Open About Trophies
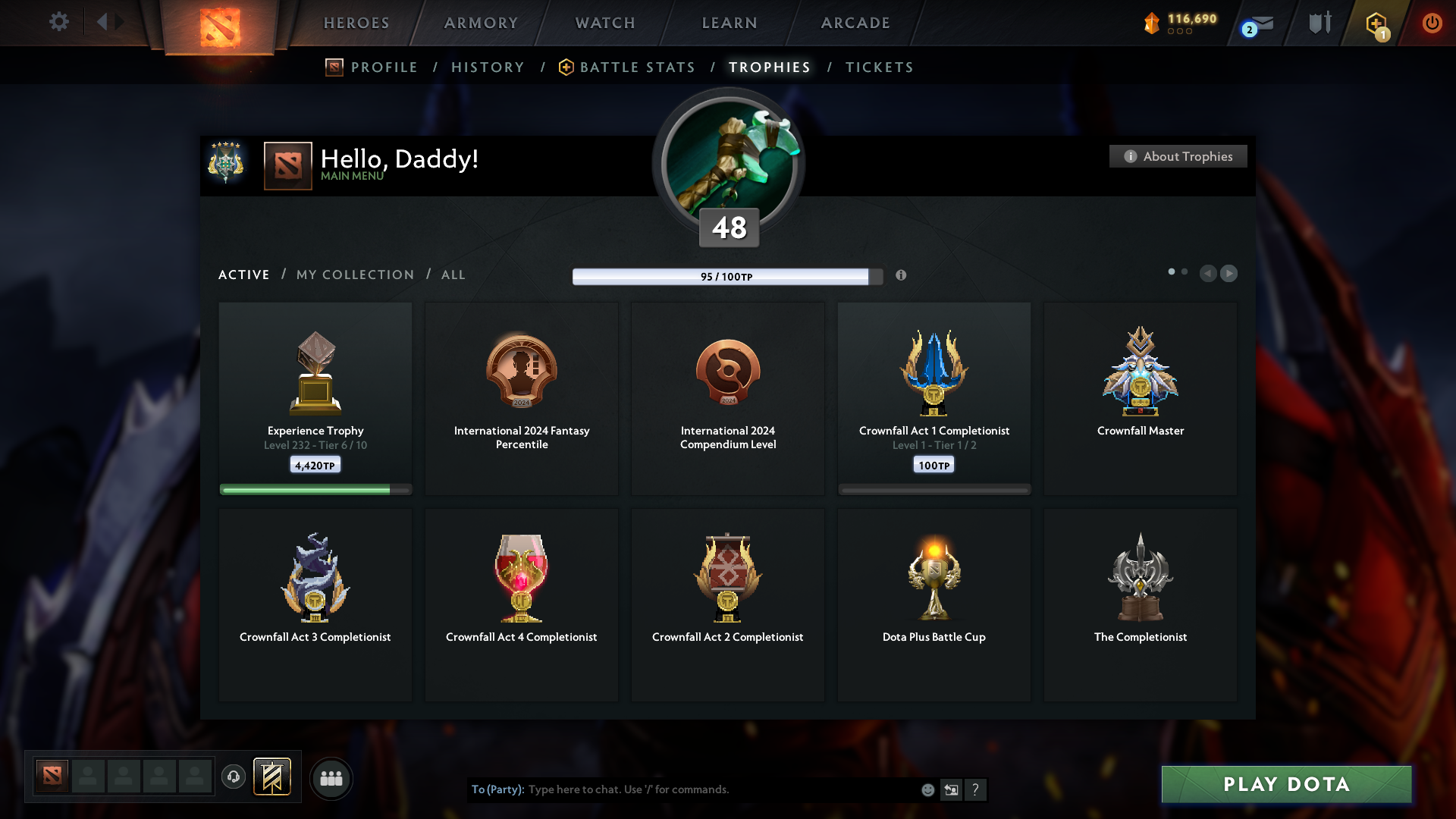1456x819 pixels. pos(1178,156)
